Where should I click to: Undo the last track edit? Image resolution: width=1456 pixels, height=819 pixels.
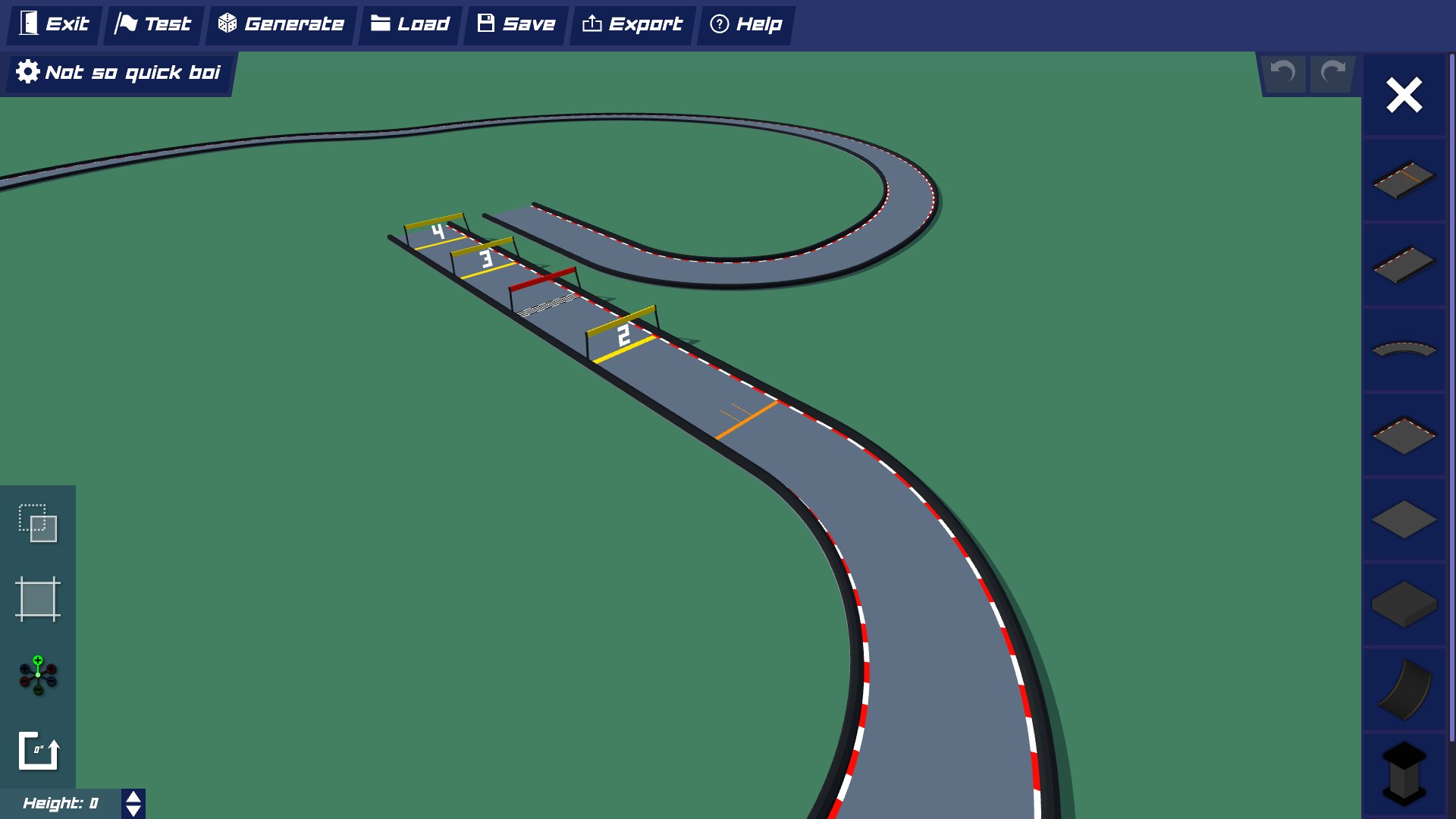(1282, 73)
